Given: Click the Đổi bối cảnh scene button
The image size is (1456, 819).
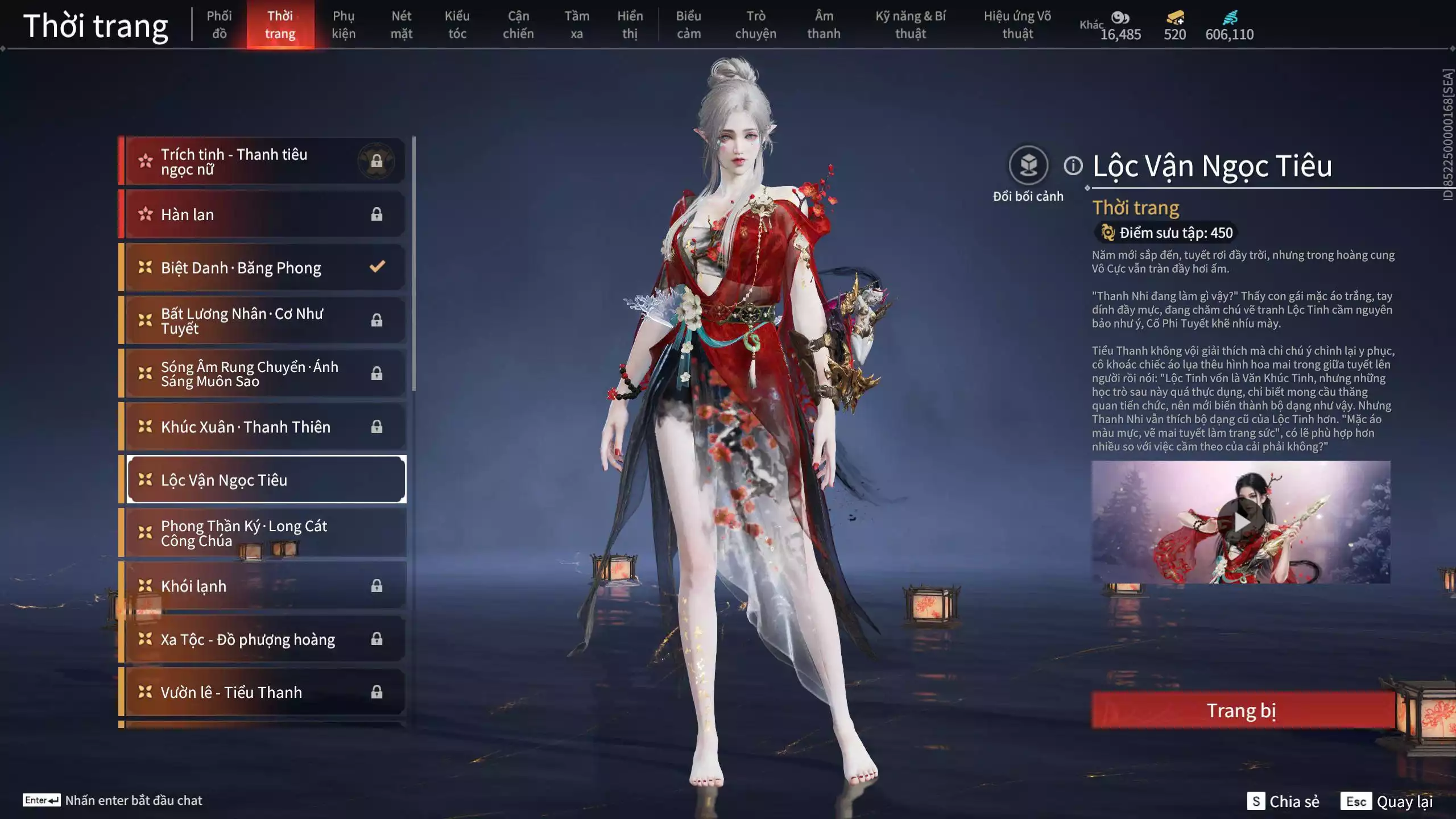Looking at the screenshot, I should coord(1028,166).
